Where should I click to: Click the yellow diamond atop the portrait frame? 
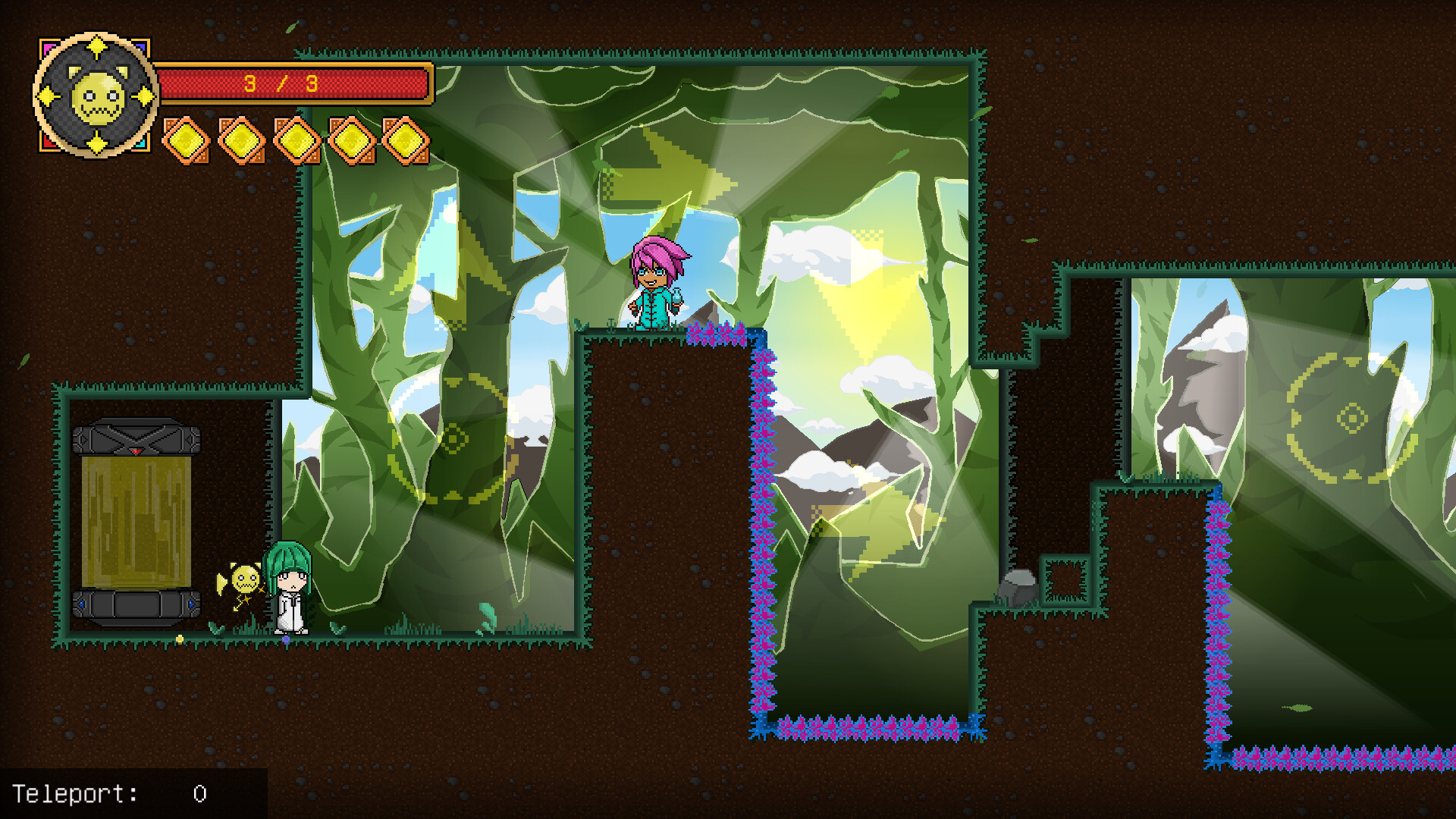[97, 47]
